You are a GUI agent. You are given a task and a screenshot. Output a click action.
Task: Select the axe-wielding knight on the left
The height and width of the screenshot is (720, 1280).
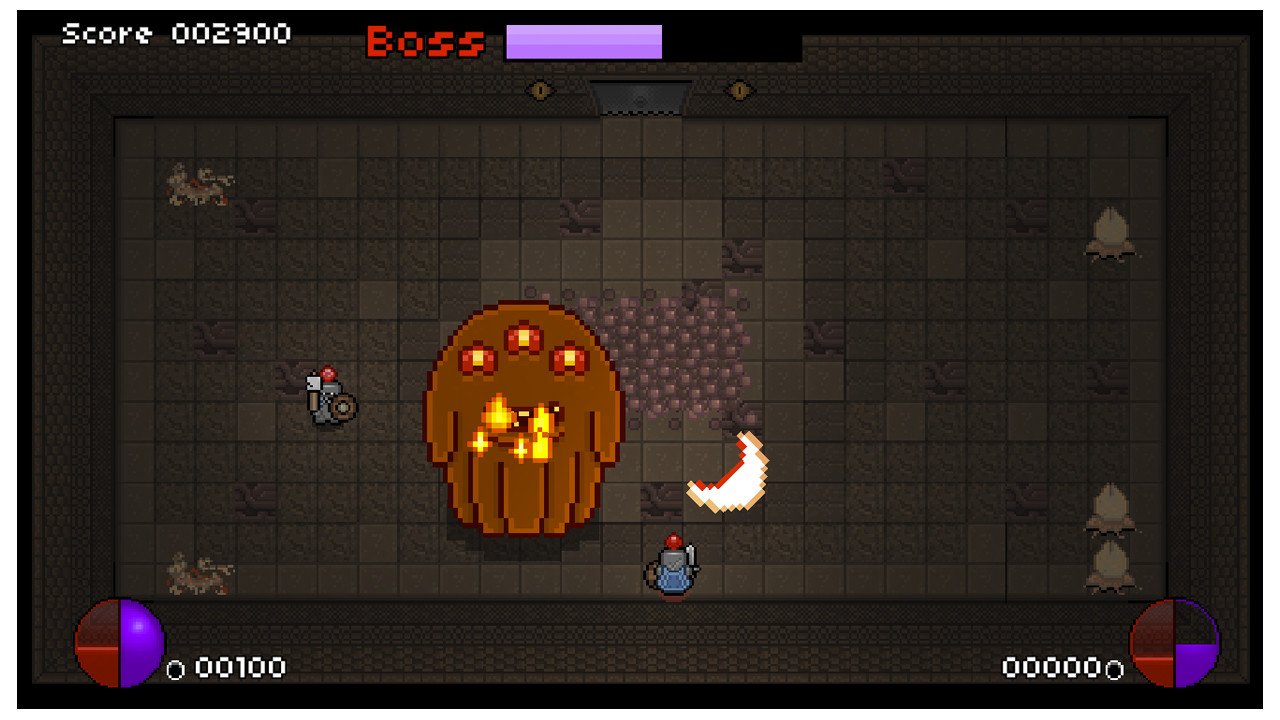coord(330,400)
